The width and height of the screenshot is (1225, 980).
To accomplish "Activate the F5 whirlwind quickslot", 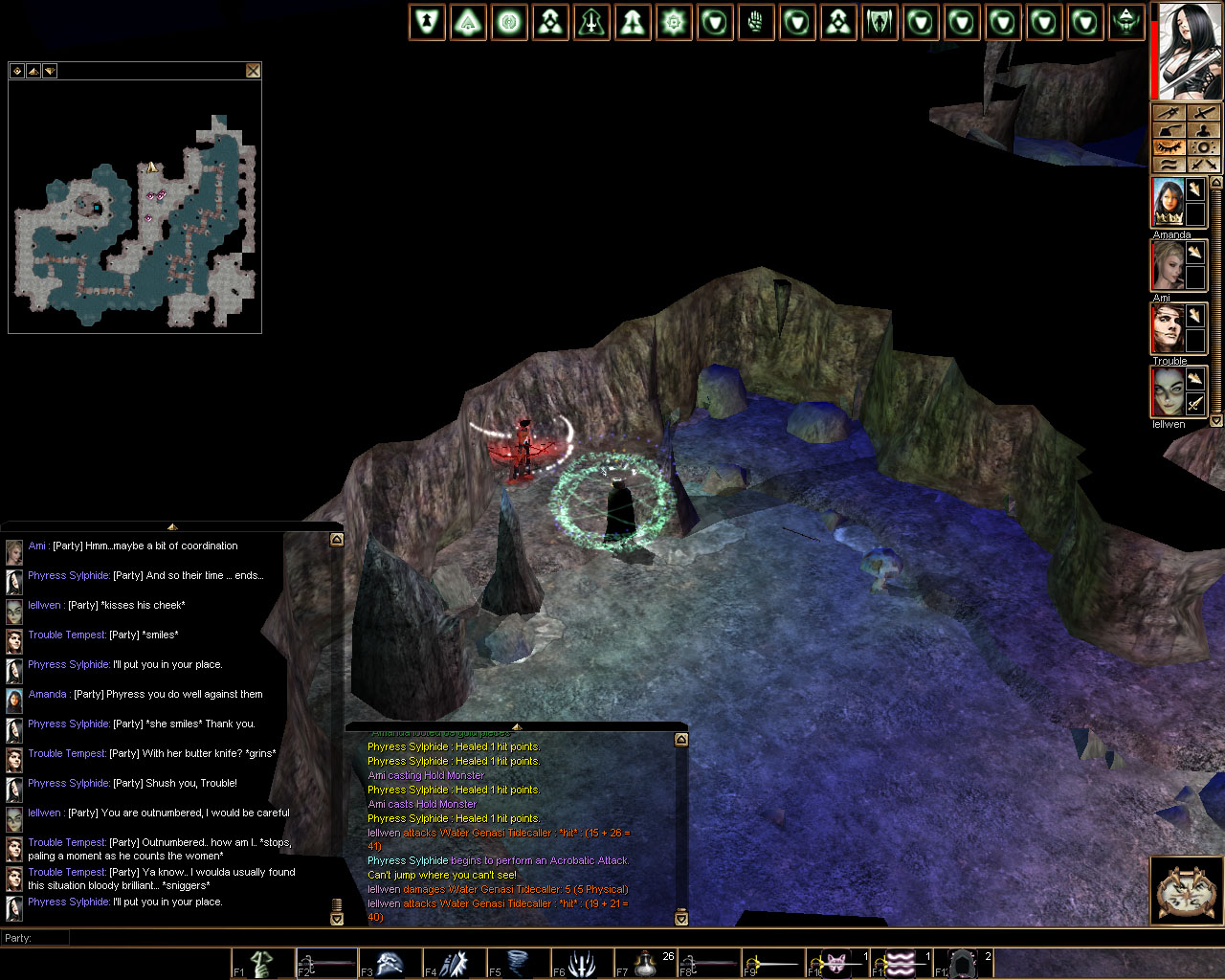I will click(x=518, y=963).
